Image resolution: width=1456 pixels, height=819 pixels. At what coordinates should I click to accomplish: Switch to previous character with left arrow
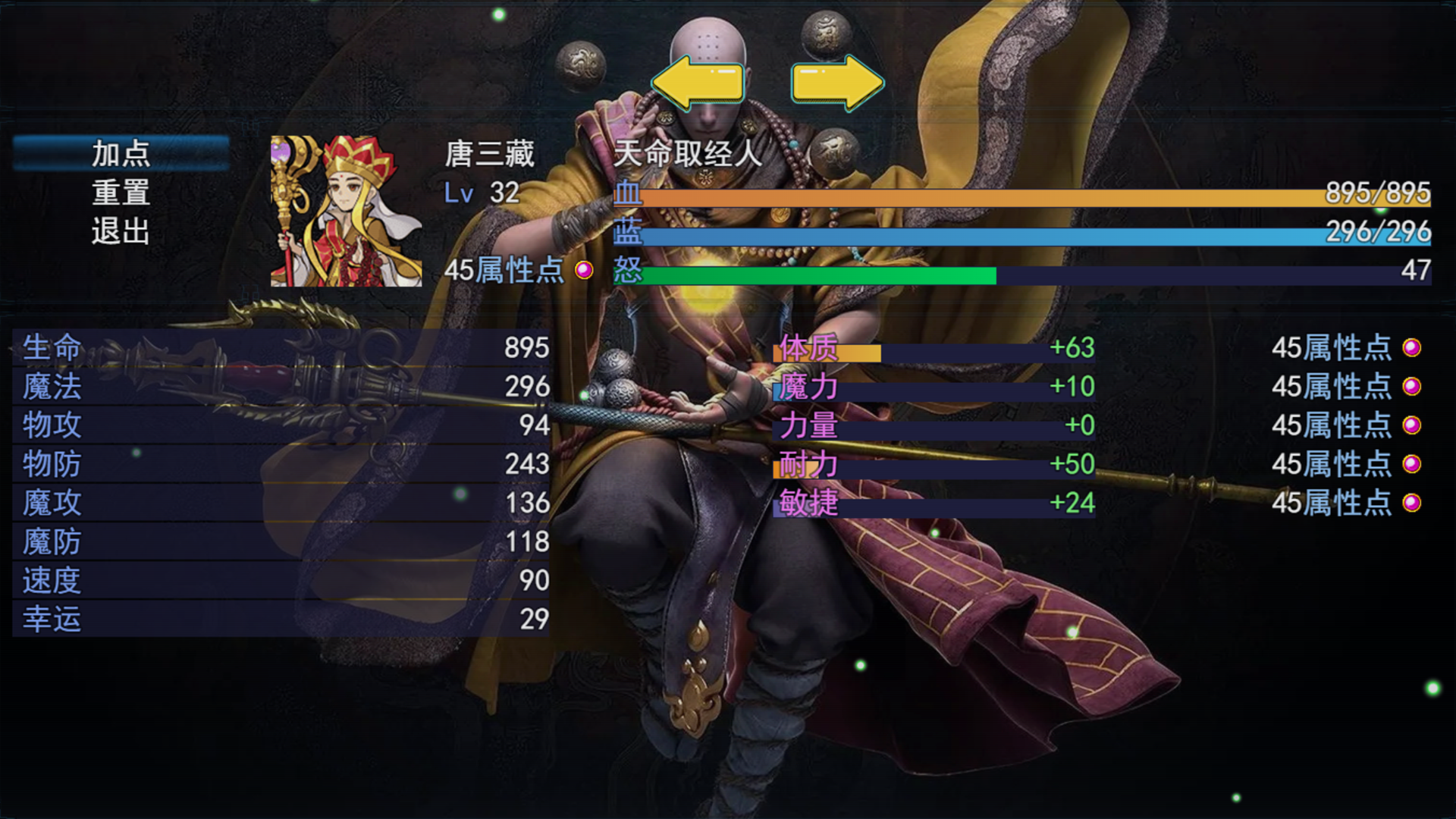coord(697,82)
